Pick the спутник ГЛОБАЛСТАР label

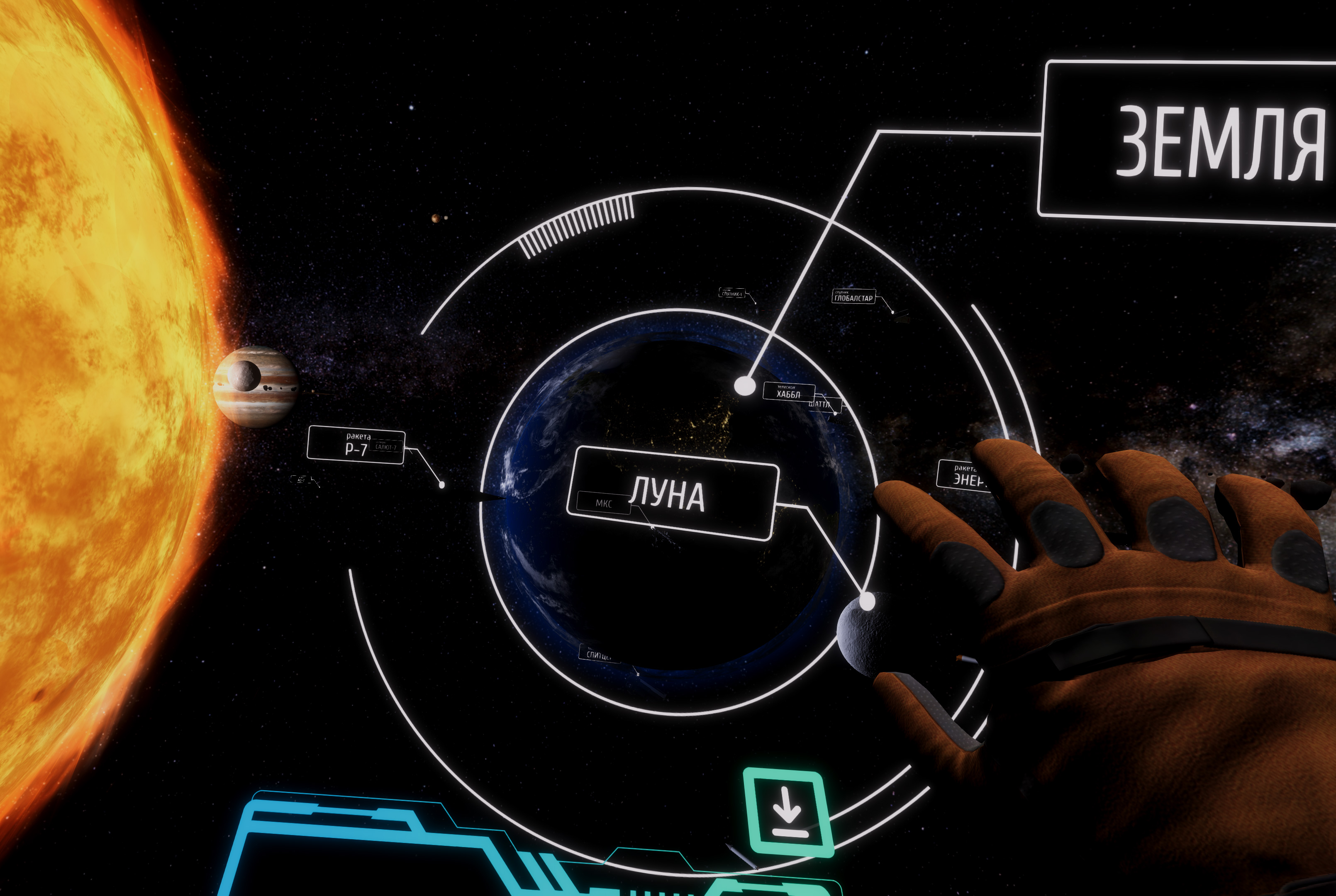point(853,297)
